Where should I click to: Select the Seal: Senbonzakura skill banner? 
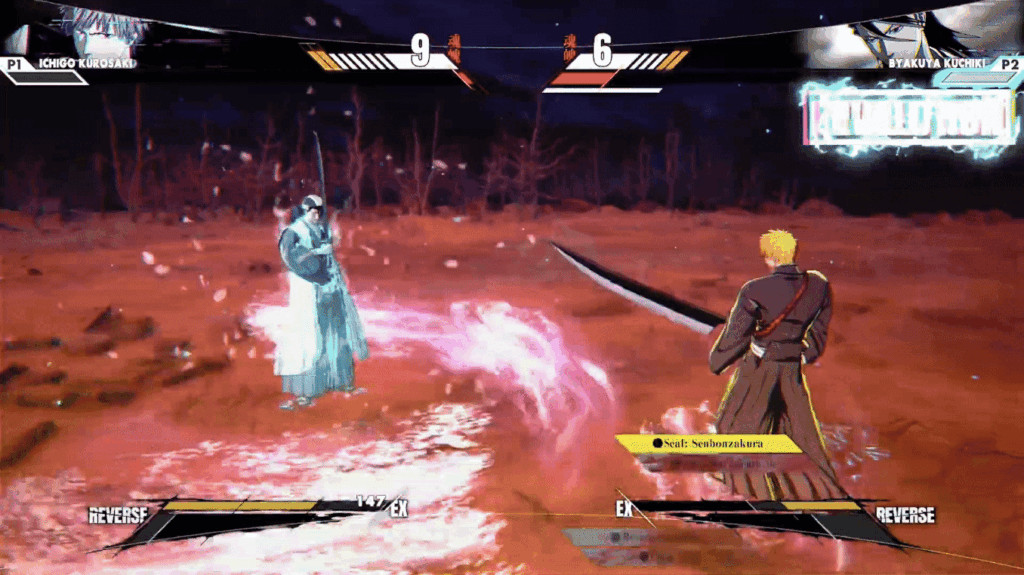(x=709, y=443)
